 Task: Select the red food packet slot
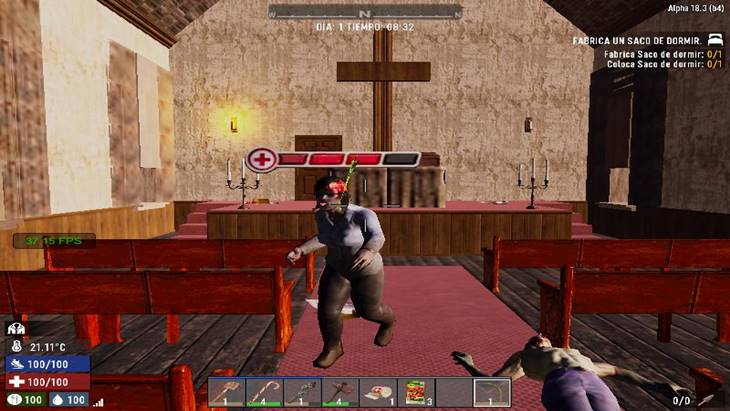pos(416,392)
